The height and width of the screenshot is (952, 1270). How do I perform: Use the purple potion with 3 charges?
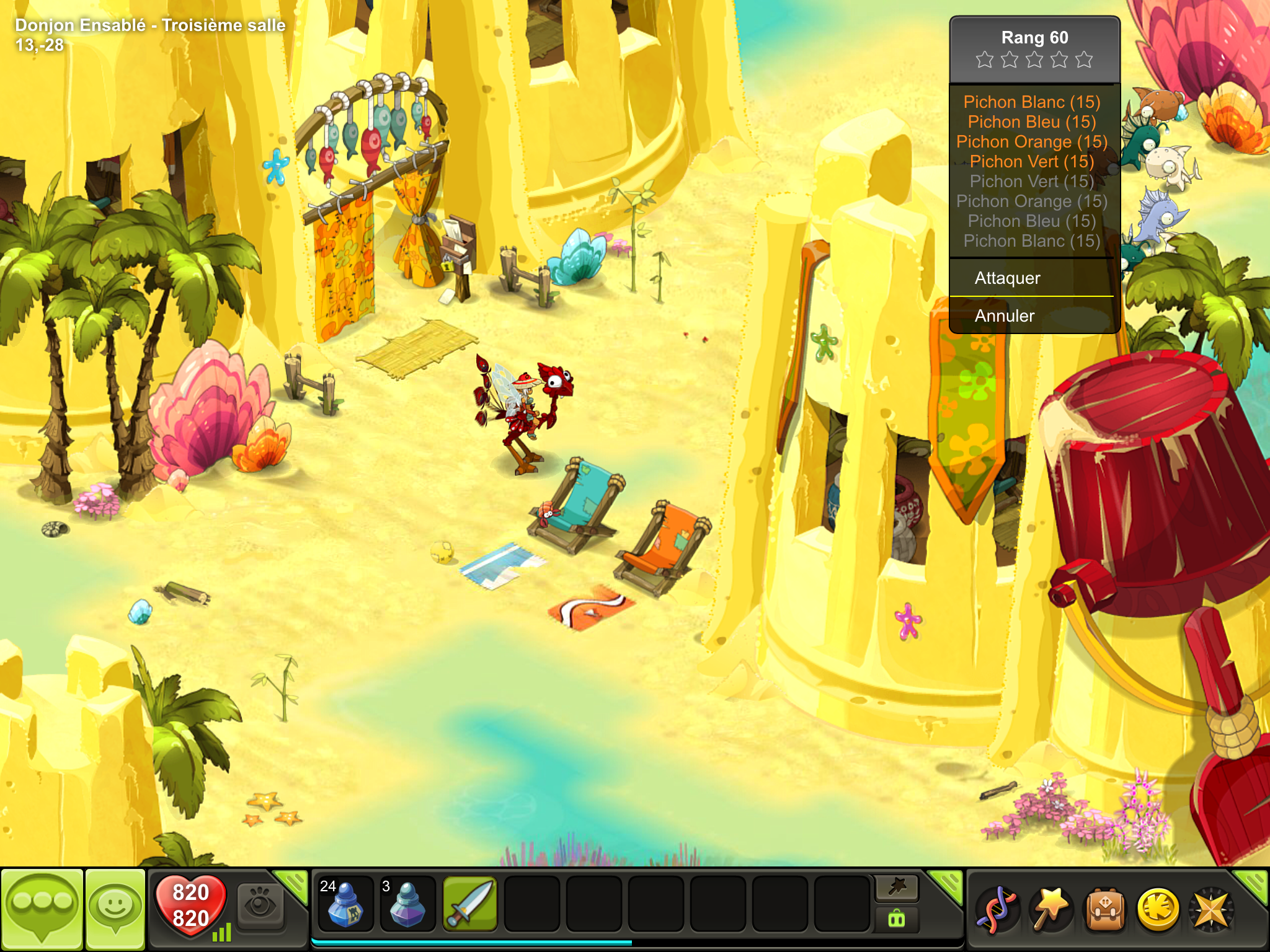click(x=407, y=904)
